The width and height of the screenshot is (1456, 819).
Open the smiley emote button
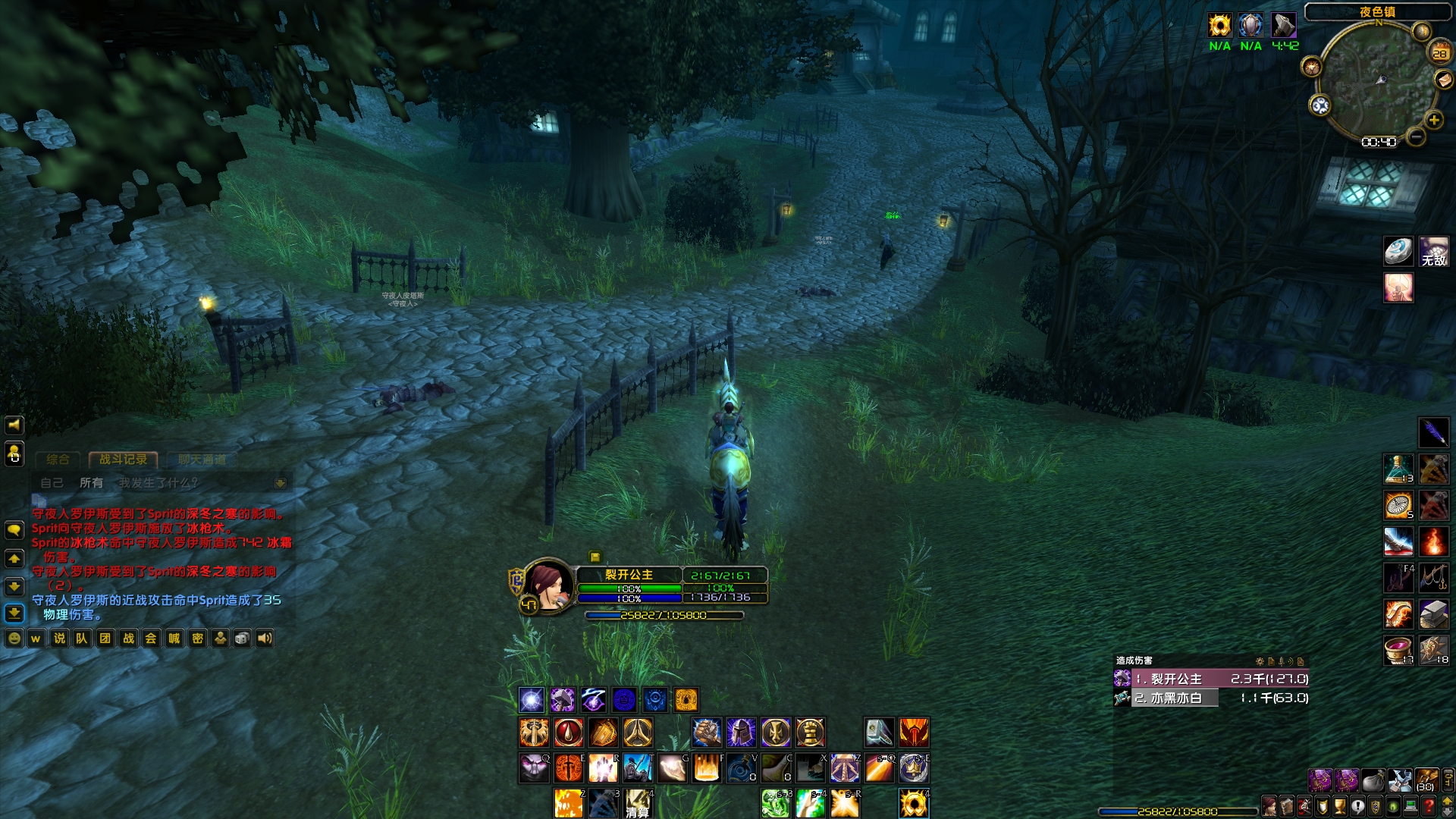14,639
